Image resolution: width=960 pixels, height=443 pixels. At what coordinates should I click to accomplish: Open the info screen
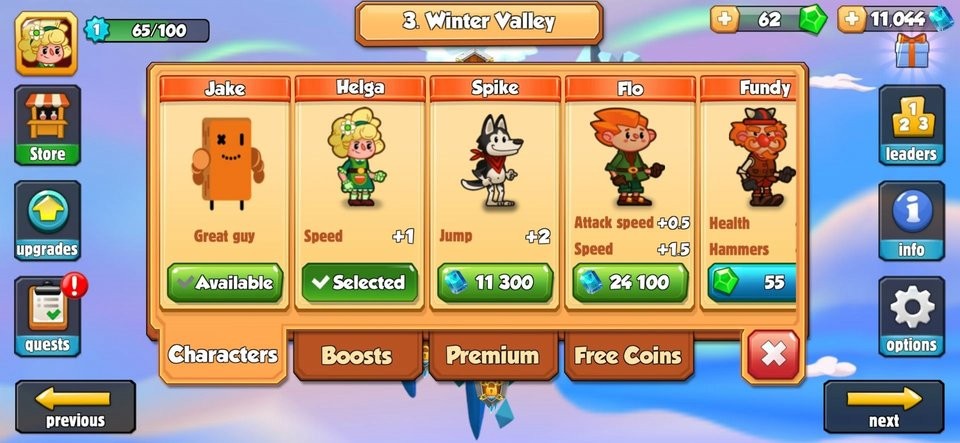coord(911,220)
